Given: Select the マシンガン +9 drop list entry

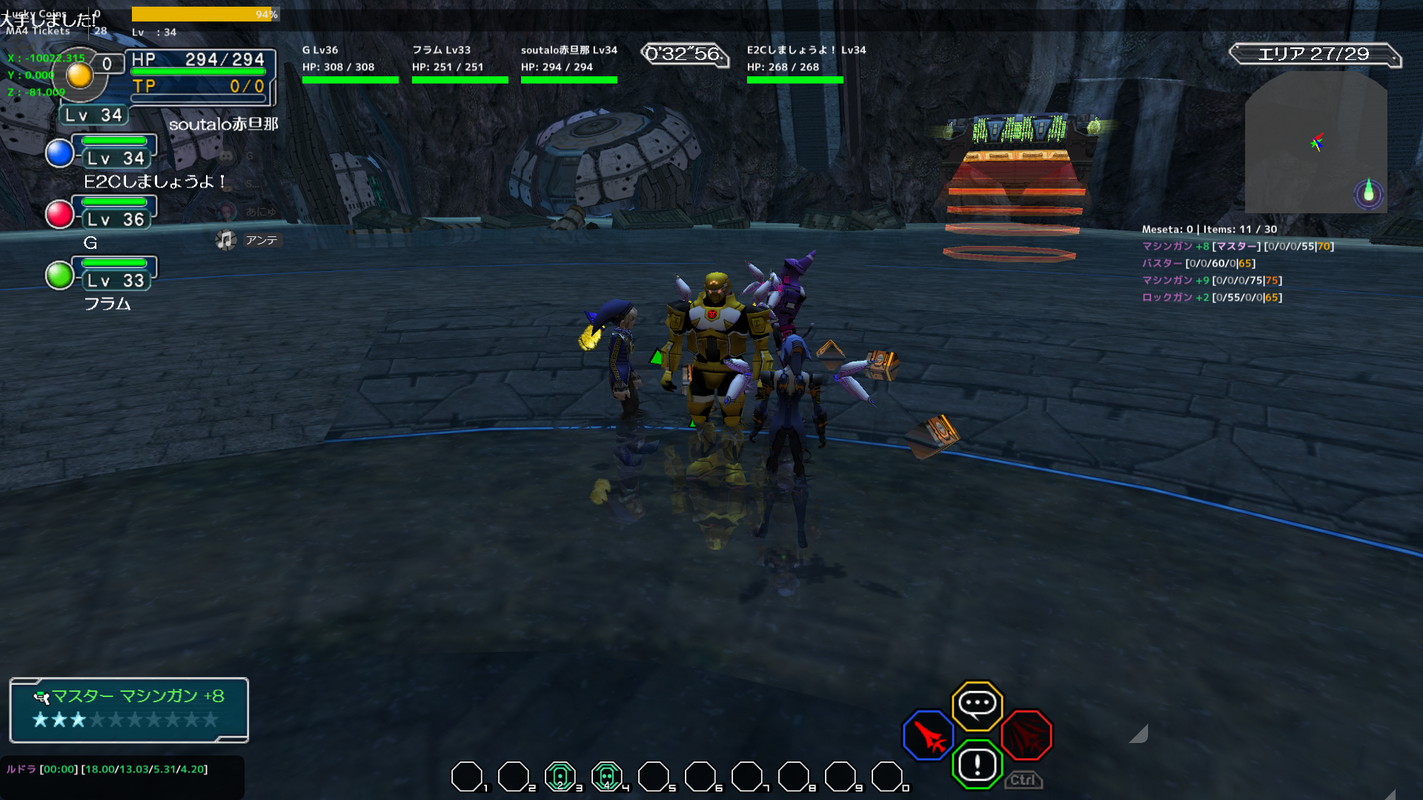Looking at the screenshot, I should 1212,280.
